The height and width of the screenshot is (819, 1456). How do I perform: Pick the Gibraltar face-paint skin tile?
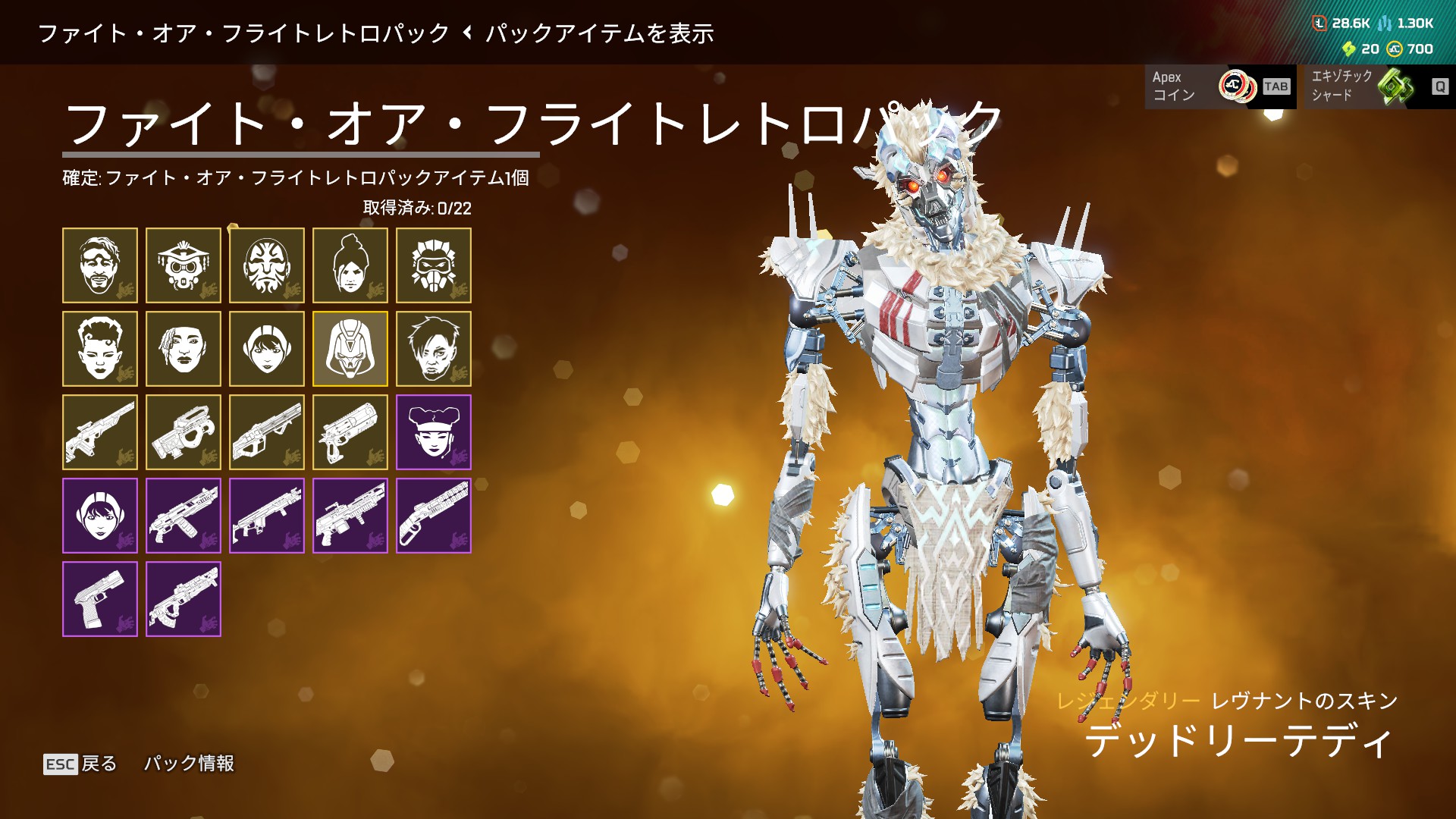267,265
